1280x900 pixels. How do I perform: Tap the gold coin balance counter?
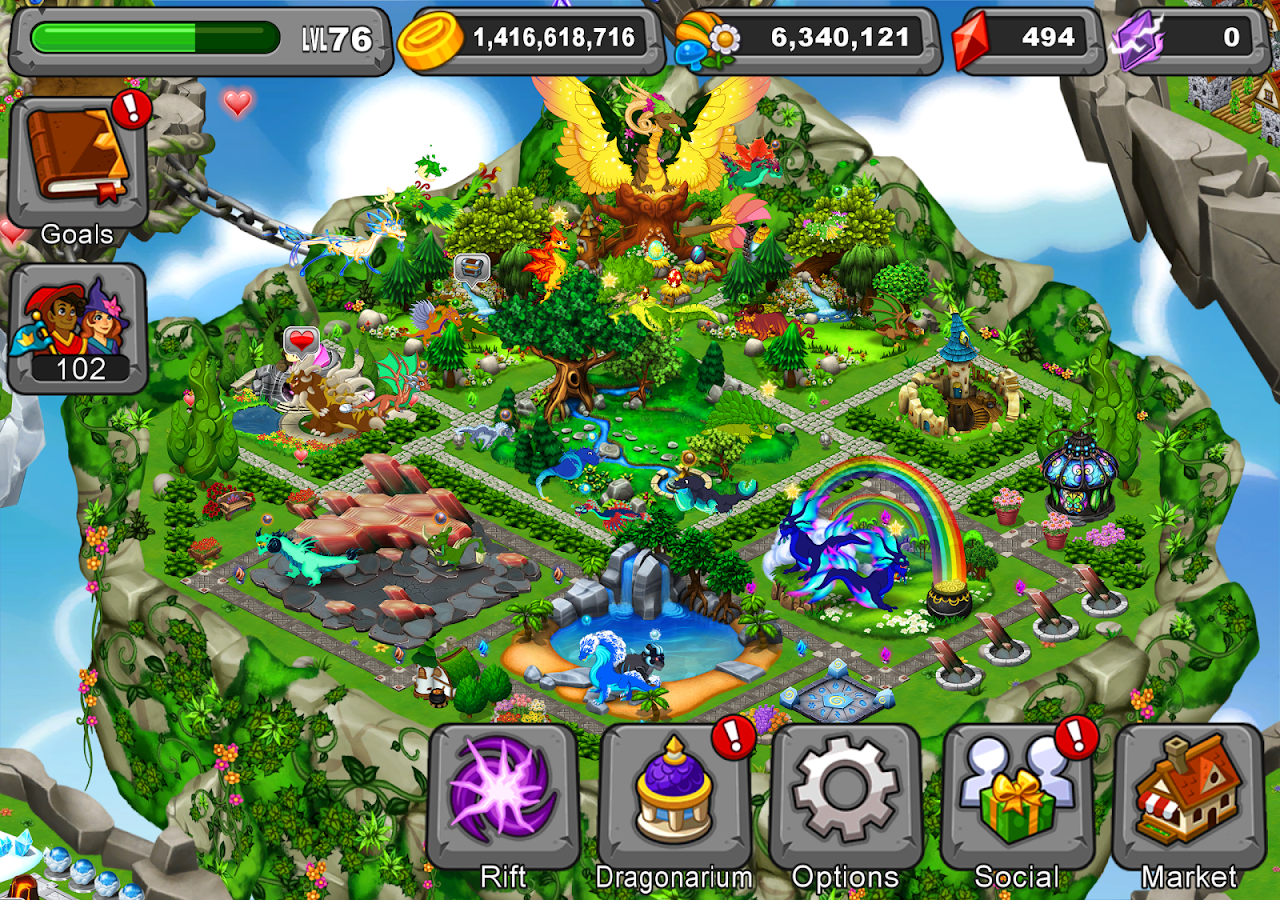pyautogui.click(x=533, y=40)
